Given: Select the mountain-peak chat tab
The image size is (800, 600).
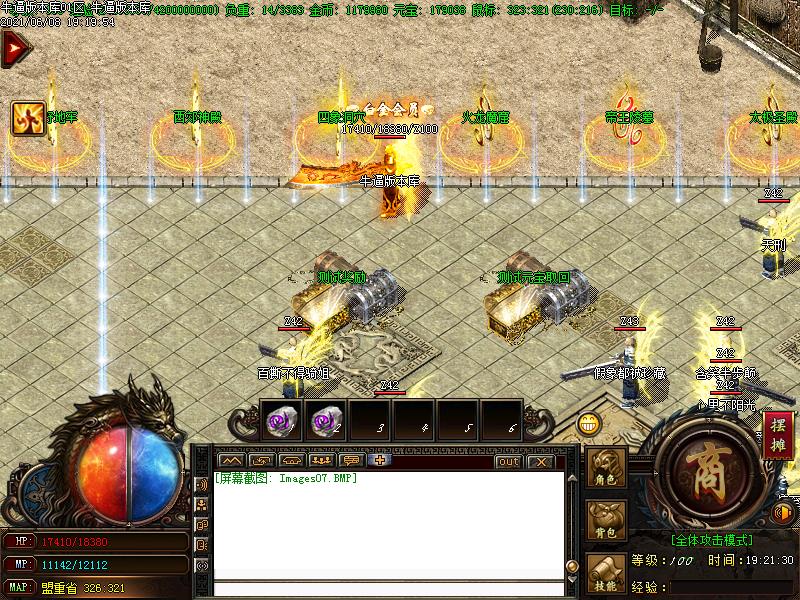Looking at the screenshot, I should pyautogui.click(x=232, y=461).
